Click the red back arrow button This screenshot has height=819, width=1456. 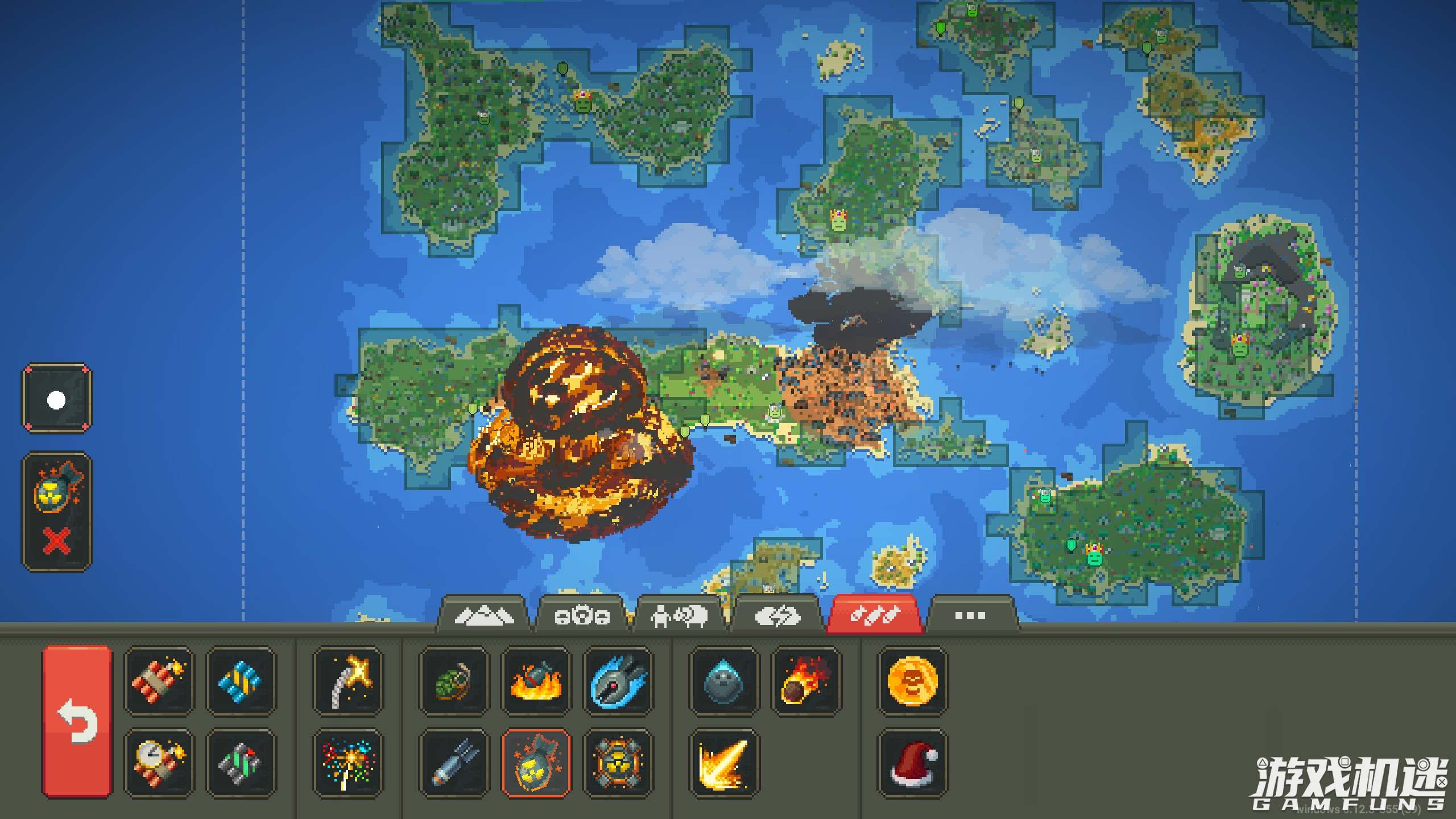tap(77, 721)
